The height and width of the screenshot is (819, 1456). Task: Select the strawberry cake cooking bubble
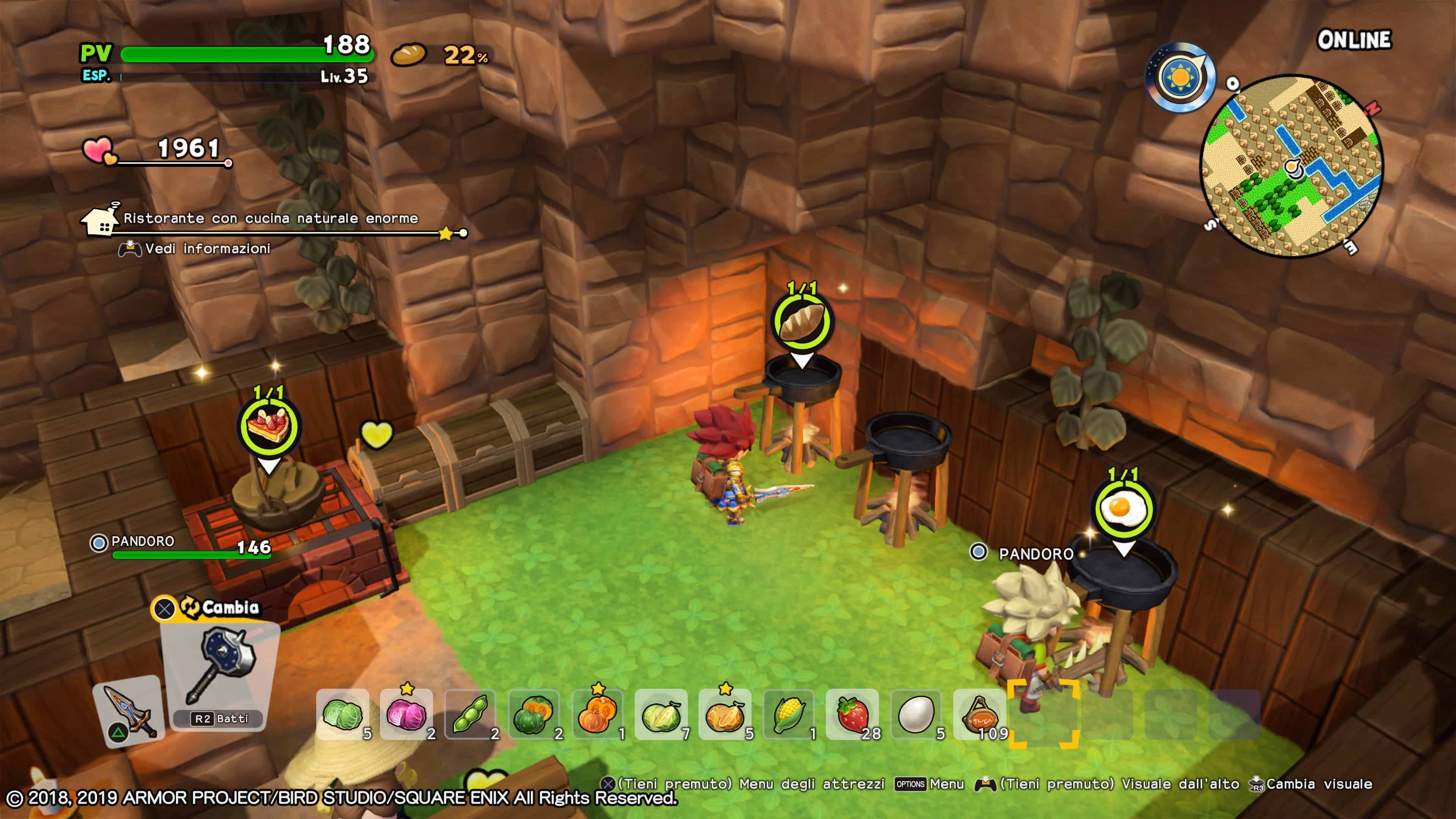[268, 426]
